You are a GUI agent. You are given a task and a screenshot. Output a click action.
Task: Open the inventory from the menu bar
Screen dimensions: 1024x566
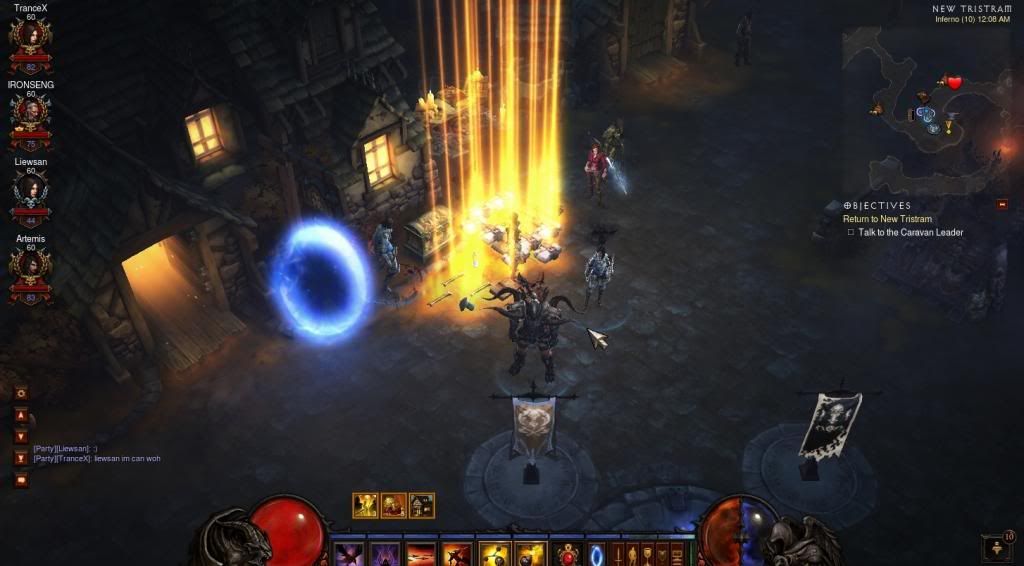(632, 553)
